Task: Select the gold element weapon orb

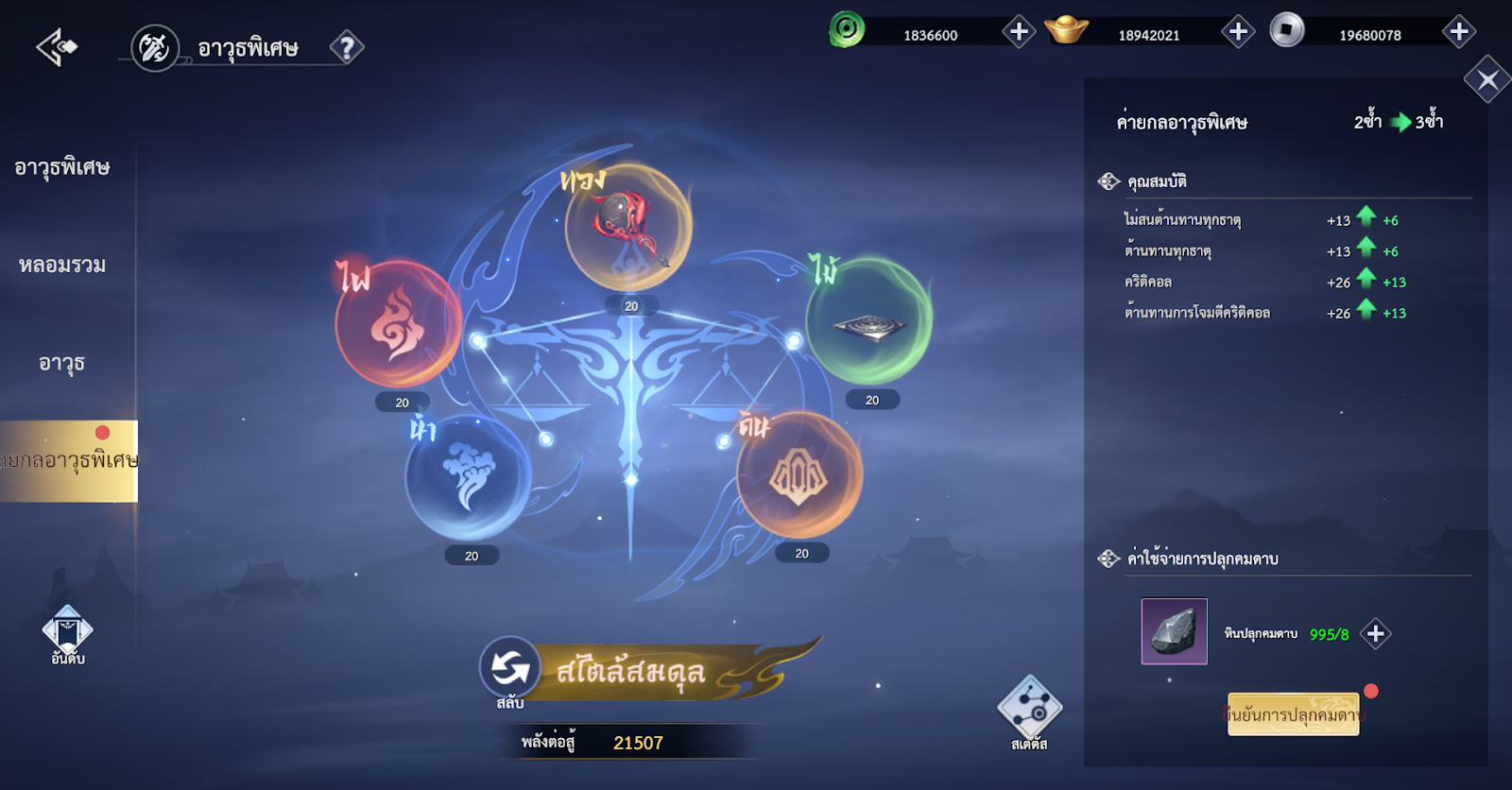Action: [628, 228]
